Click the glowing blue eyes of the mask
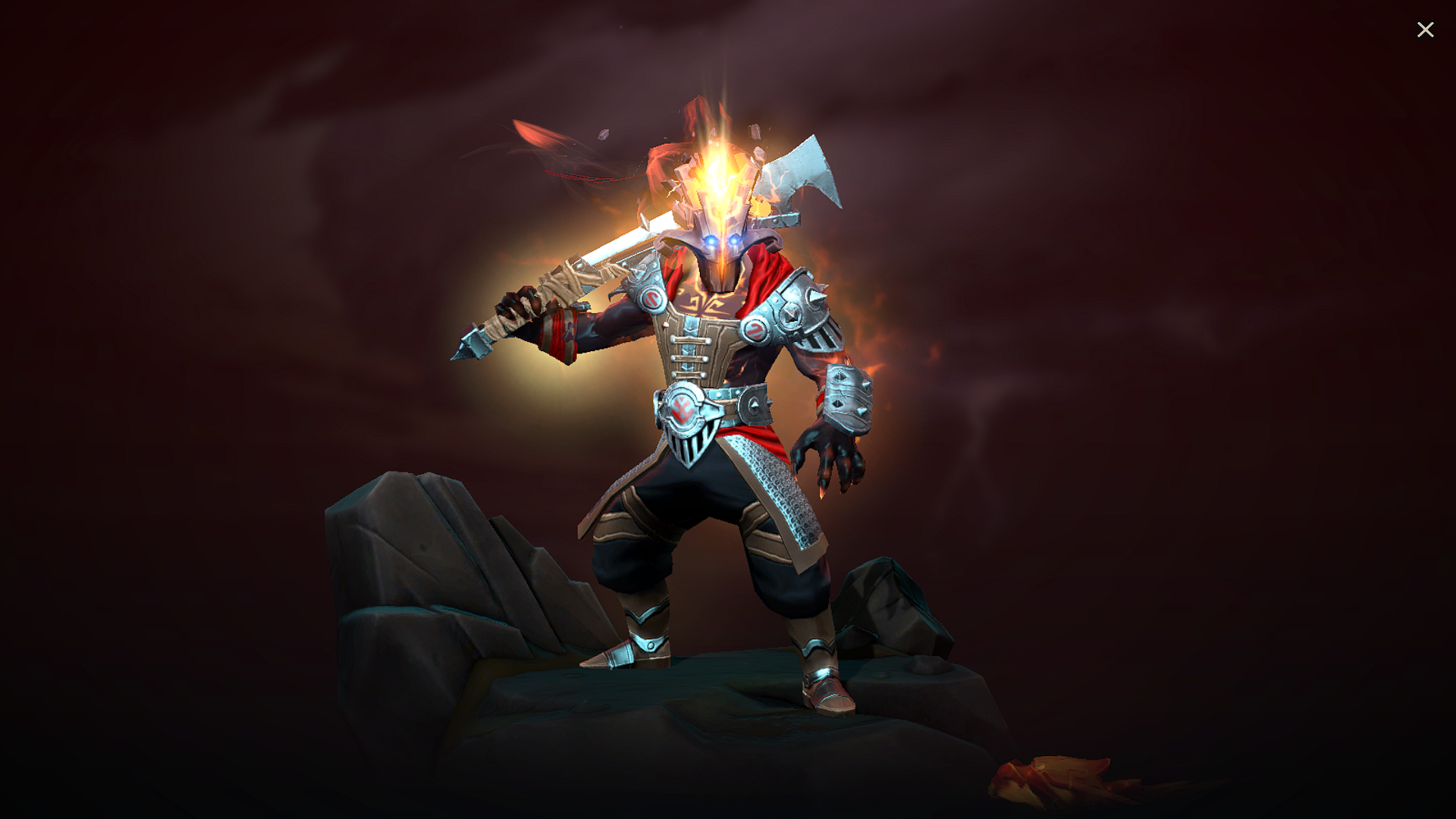Viewport: 1456px width, 819px height. (720, 243)
